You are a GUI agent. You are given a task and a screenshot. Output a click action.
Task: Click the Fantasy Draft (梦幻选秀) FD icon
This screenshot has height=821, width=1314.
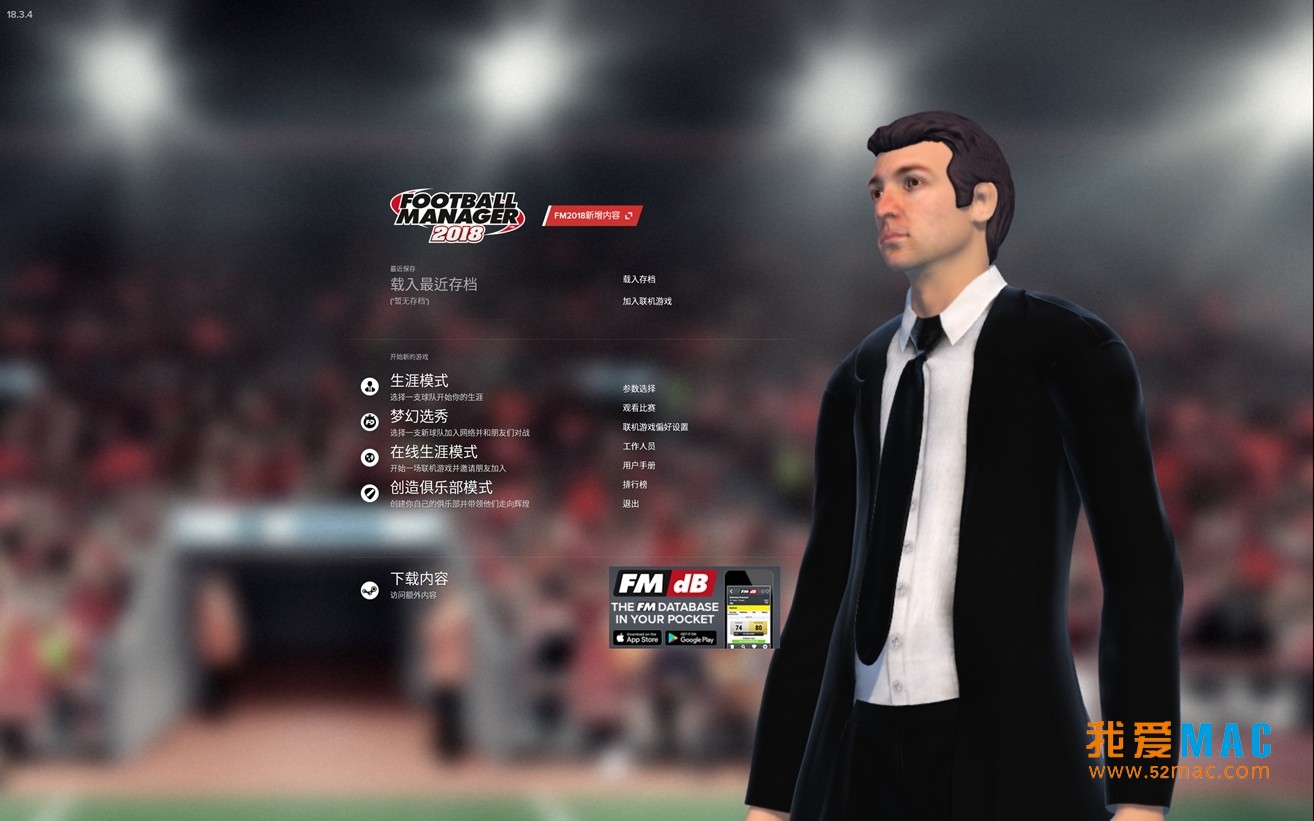click(368, 421)
